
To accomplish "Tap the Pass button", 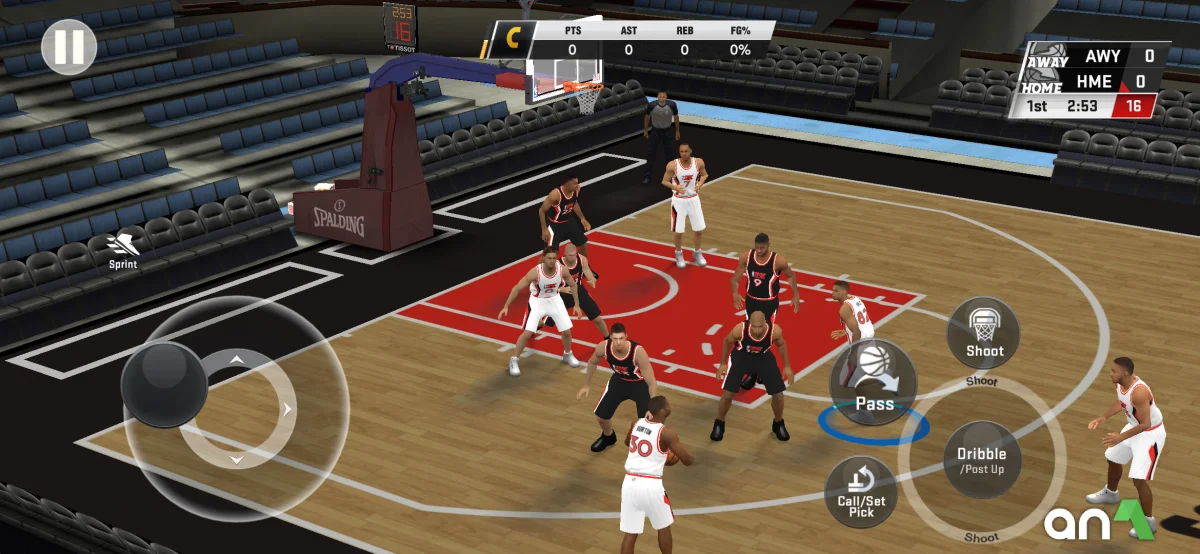I will 873,382.
